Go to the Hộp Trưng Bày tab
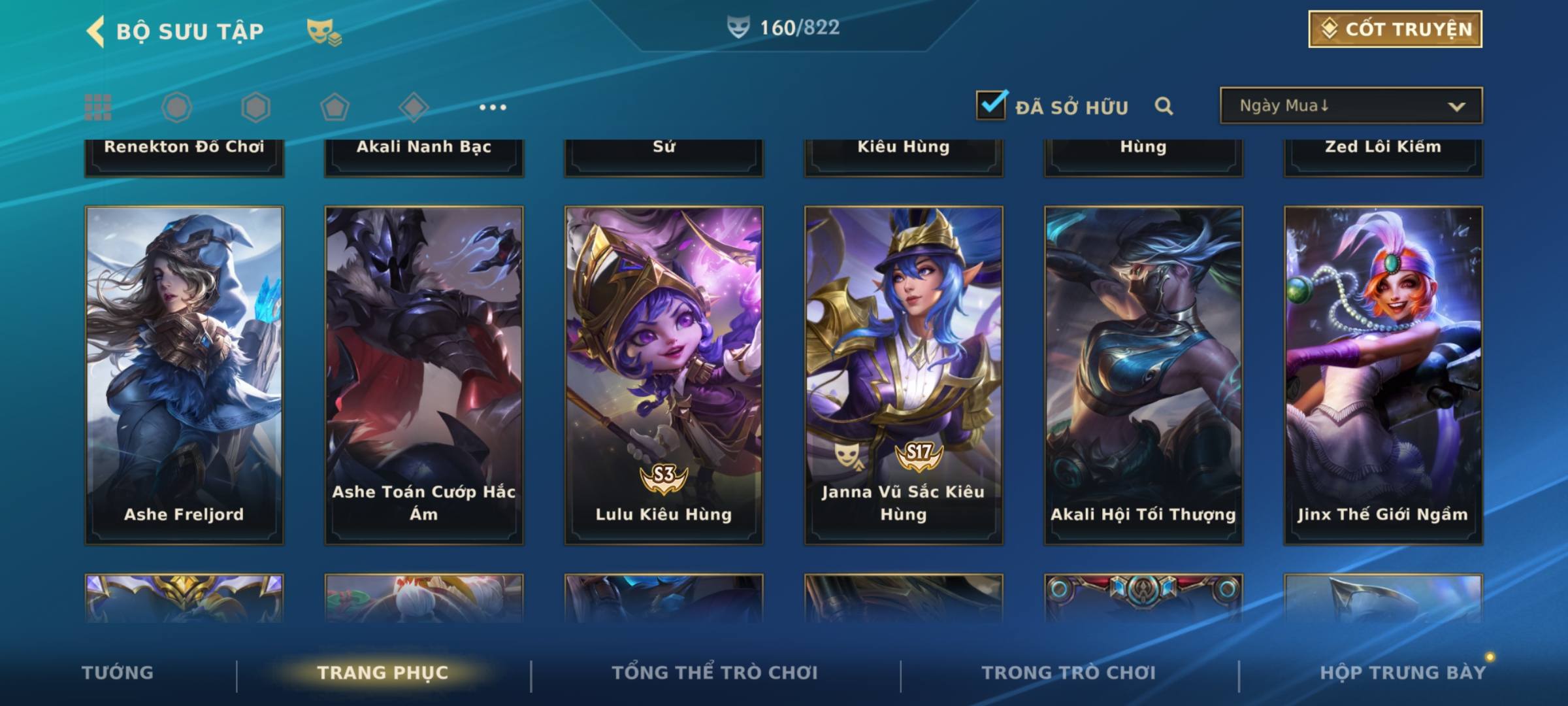1568x706 pixels. coord(1402,673)
